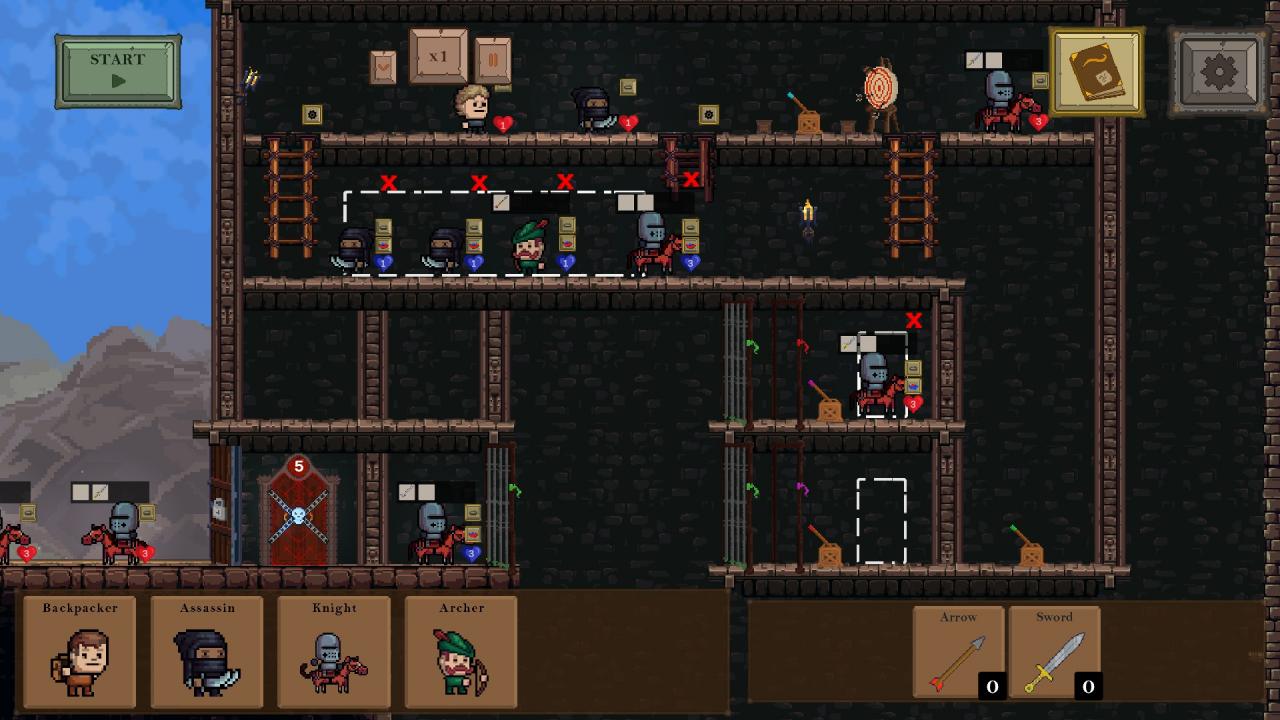Select the Archer unit card
This screenshot has width=1280, height=720.
click(461, 652)
